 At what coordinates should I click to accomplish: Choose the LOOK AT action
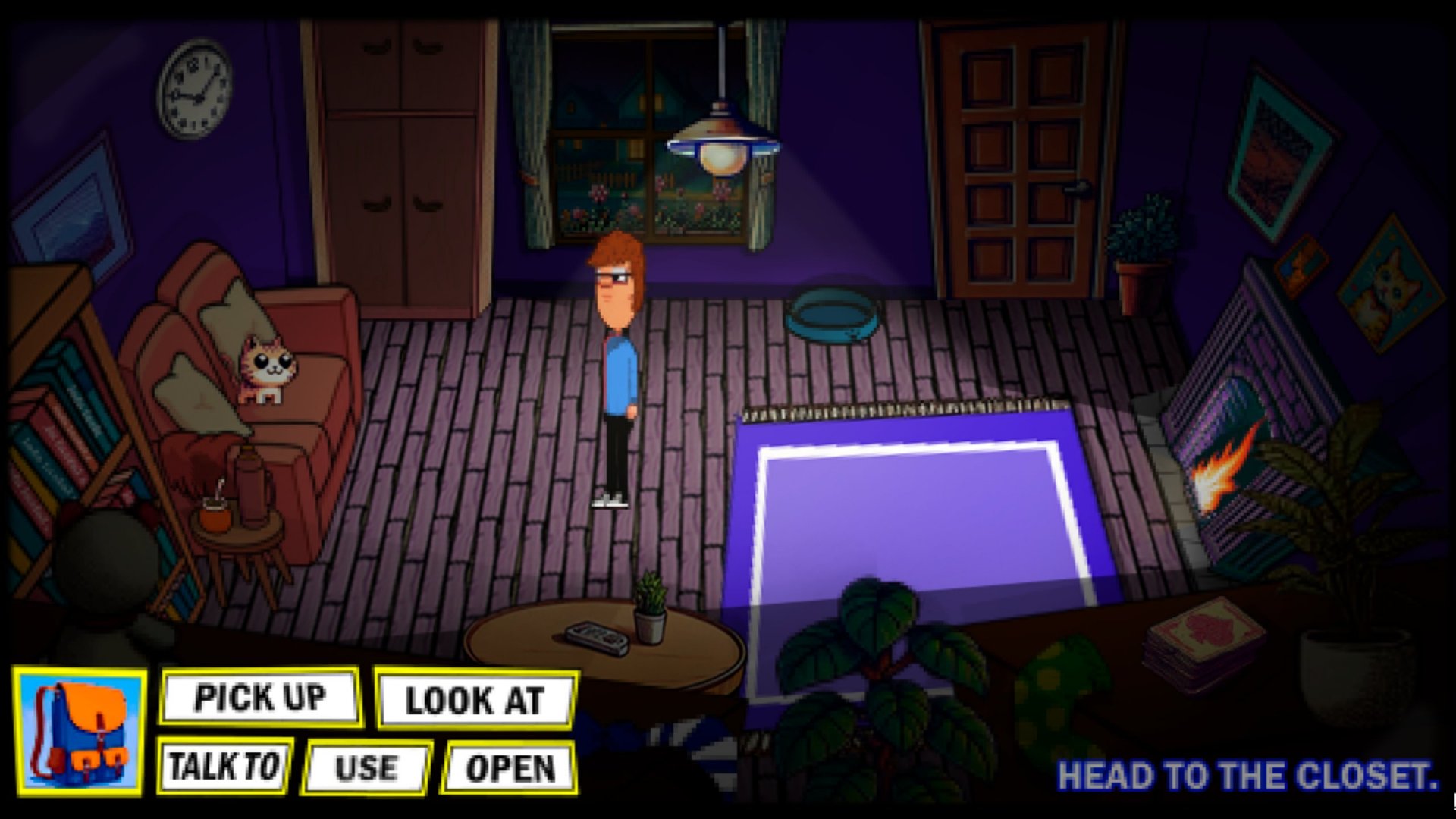pos(475,700)
